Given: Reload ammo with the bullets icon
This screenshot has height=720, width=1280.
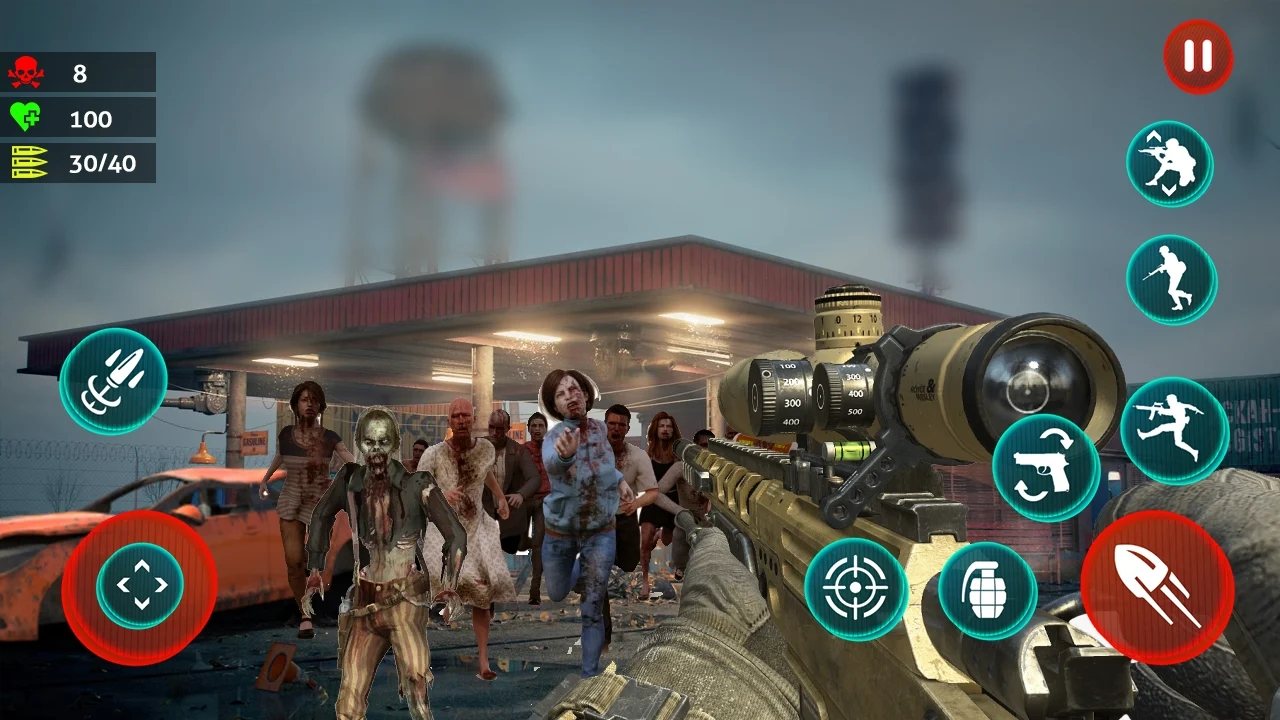Looking at the screenshot, I should [113, 382].
